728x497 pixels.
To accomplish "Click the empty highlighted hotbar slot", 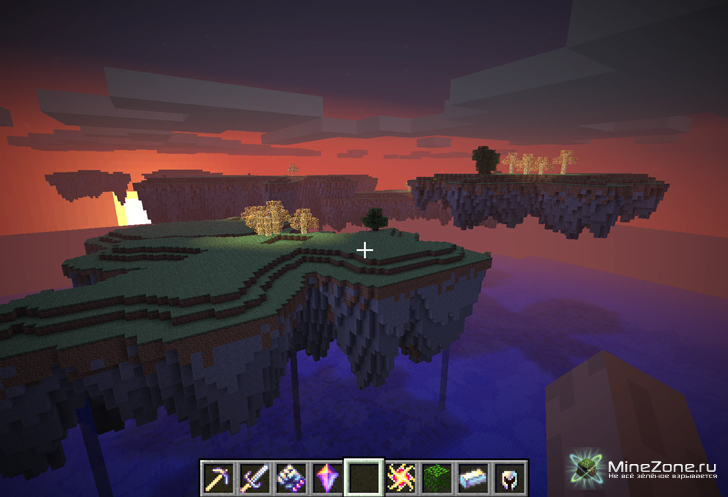I will (363, 477).
